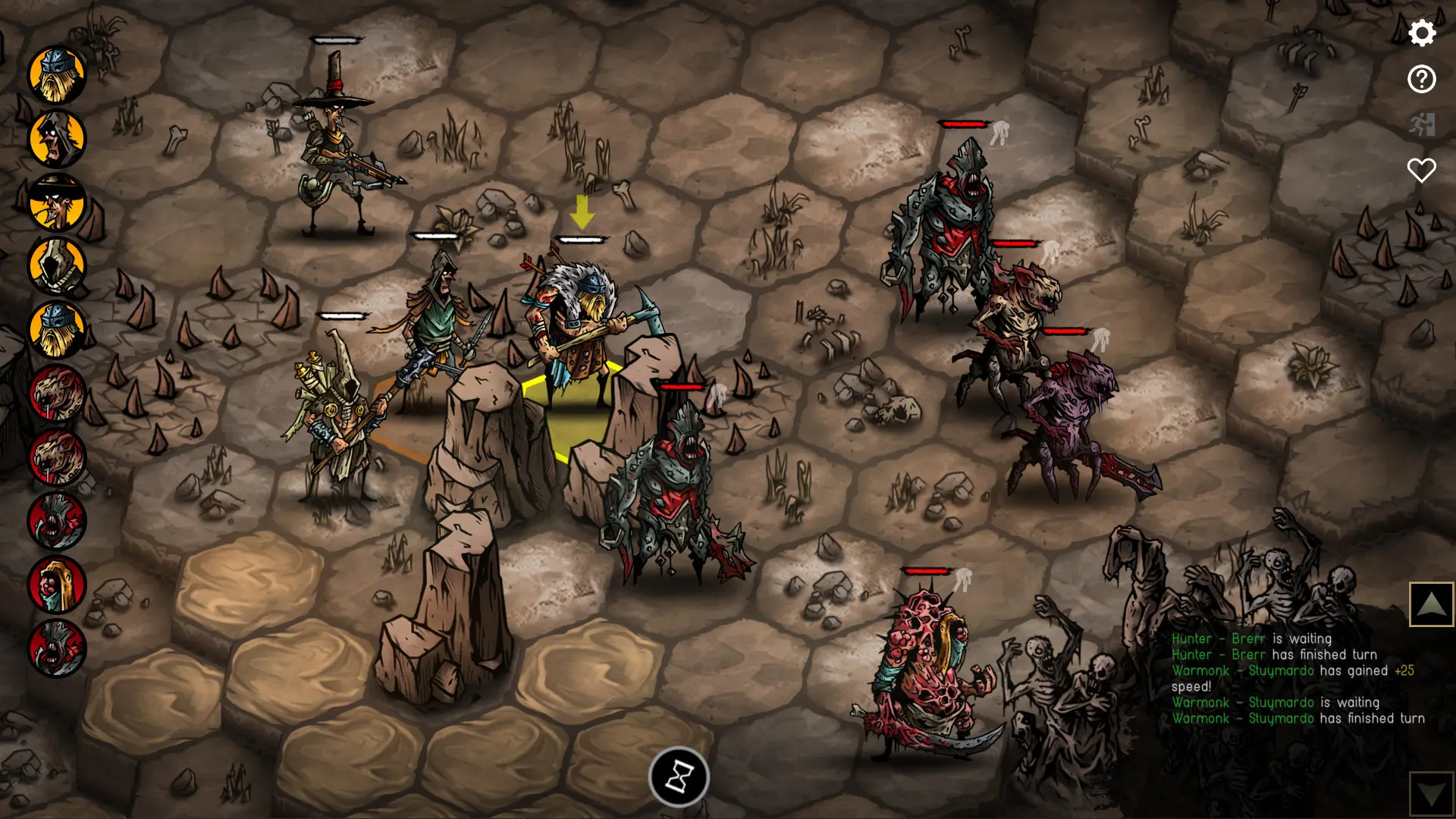This screenshot has width=1456, height=819.
Task: Open the settings gear menu
Action: click(x=1423, y=33)
